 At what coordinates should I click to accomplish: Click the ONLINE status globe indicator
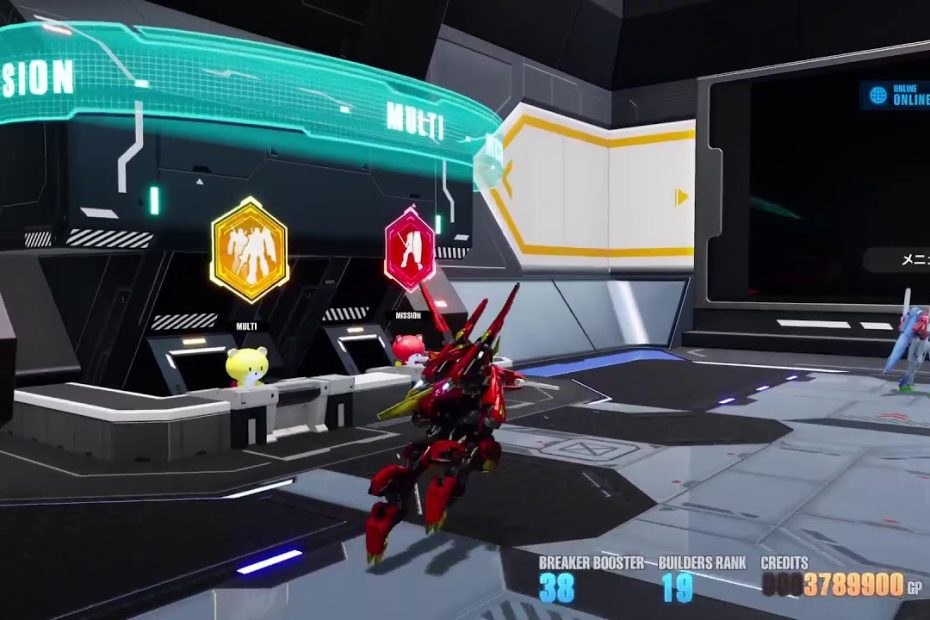[x=879, y=95]
